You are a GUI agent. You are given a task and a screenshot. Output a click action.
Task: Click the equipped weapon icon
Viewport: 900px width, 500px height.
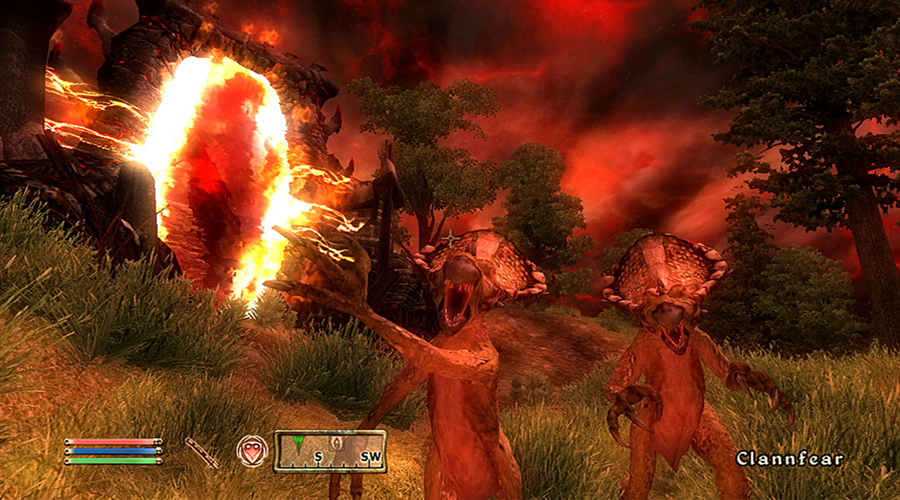point(201,452)
